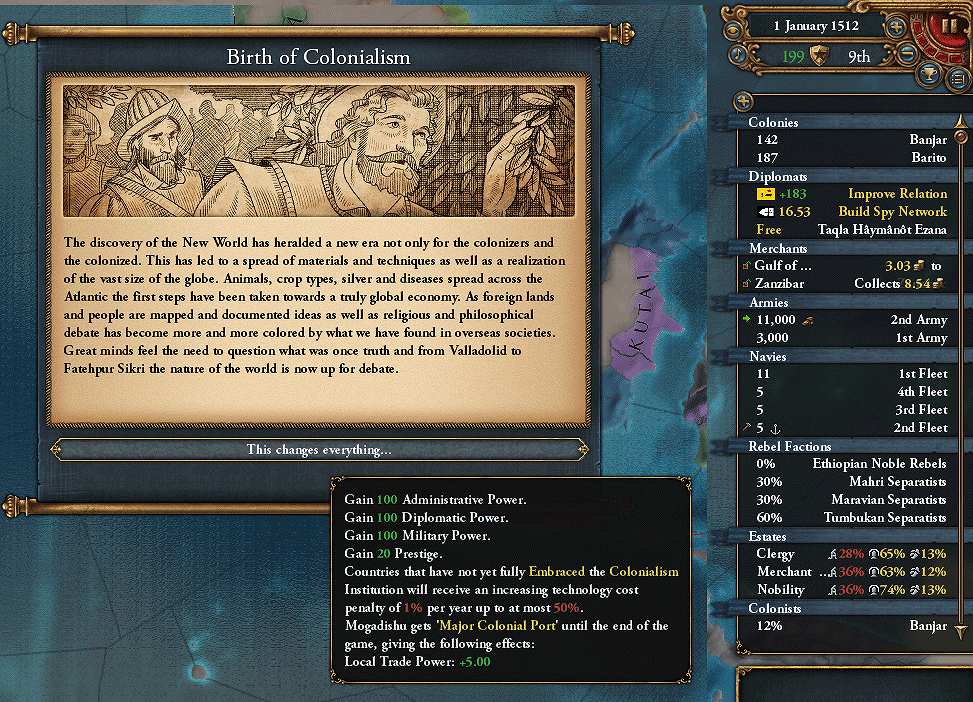This screenshot has width=973, height=702.
Task: Open the score and rank shield display
Action: pyautogui.click(x=820, y=57)
